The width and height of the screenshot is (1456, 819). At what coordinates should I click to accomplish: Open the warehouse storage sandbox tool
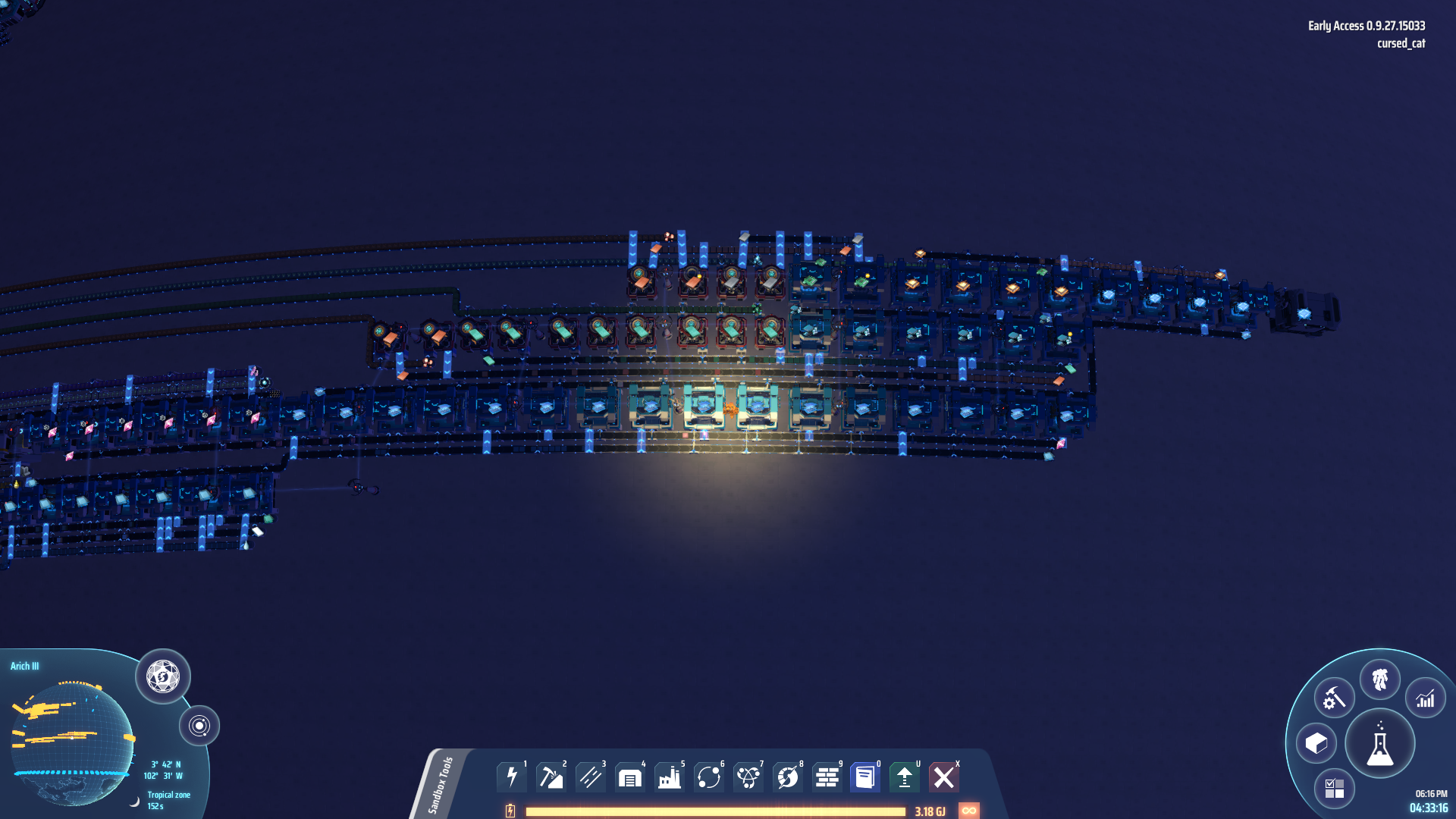pos(630,777)
